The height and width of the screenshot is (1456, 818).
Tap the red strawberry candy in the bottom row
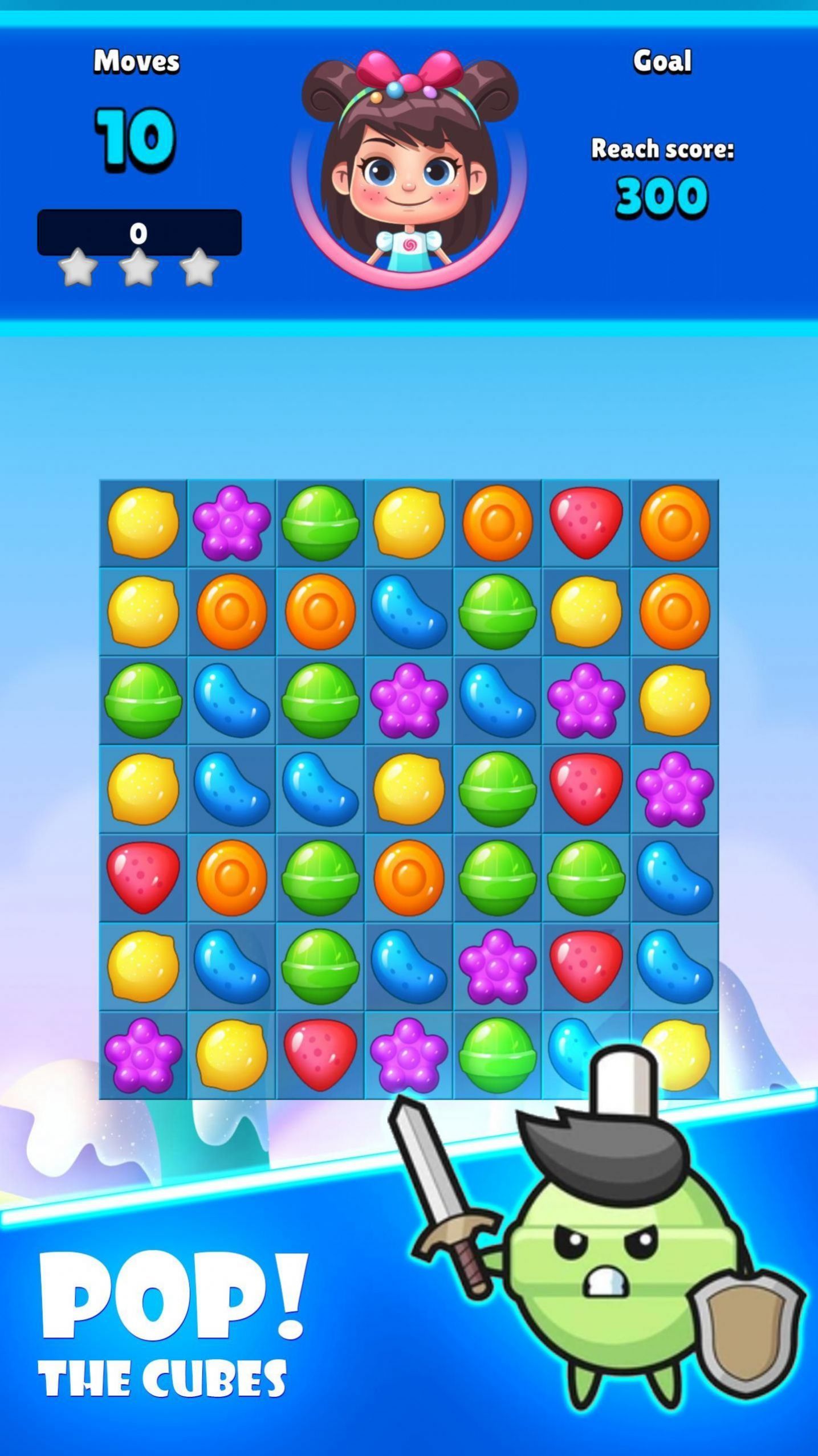coord(320,1055)
